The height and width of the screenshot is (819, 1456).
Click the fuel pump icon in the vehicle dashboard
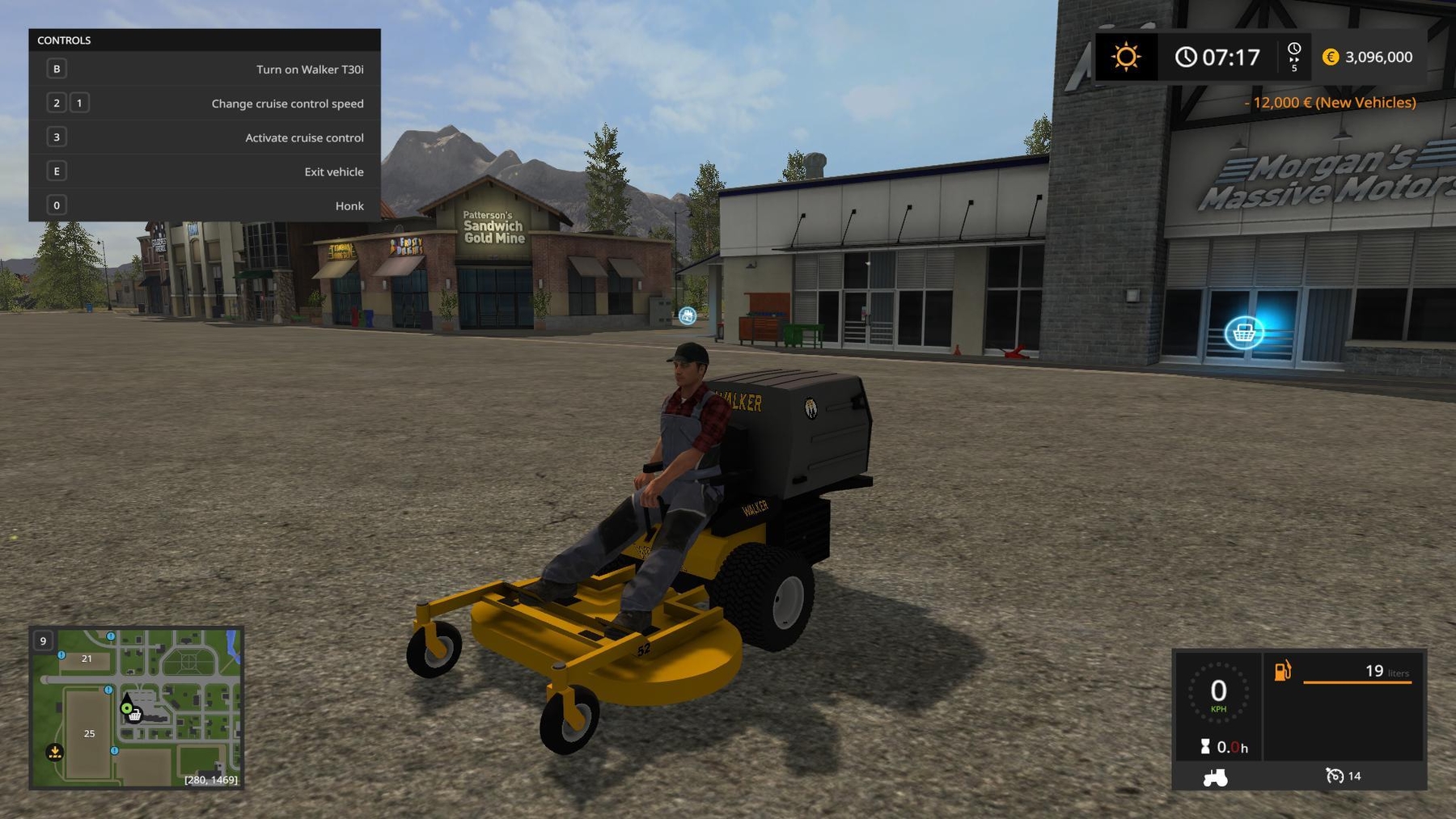point(1282,671)
